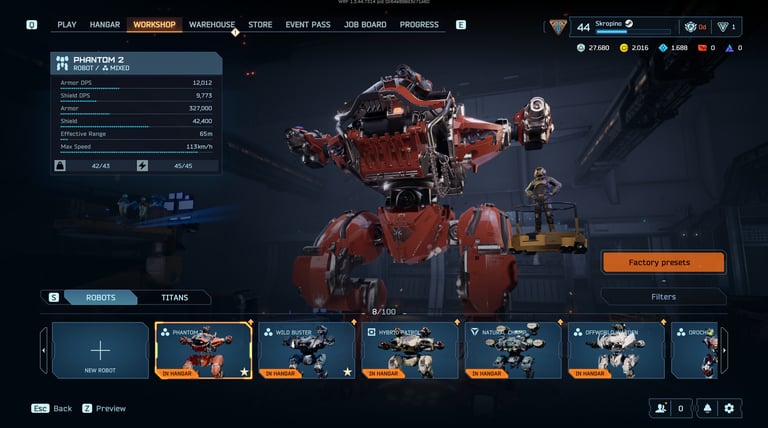Create a new robot
The image size is (768, 428).
(100, 351)
